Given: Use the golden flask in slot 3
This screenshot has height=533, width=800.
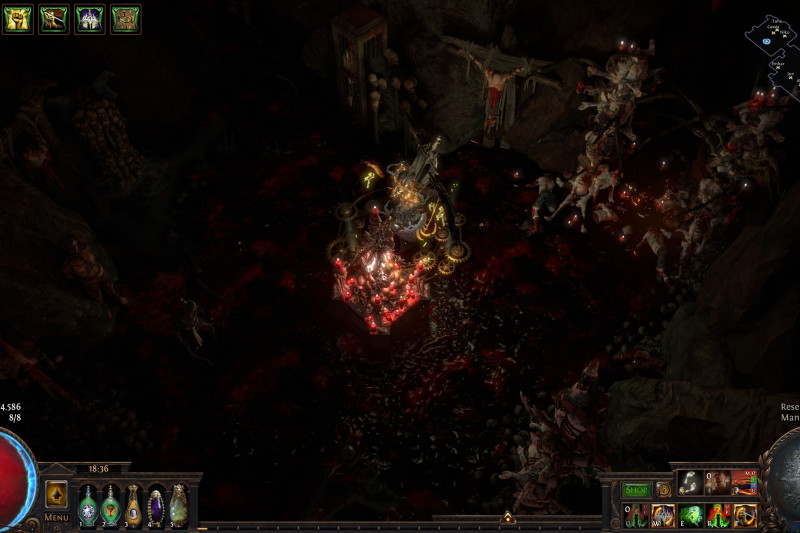Looking at the screenshot, I should (133, 505).
